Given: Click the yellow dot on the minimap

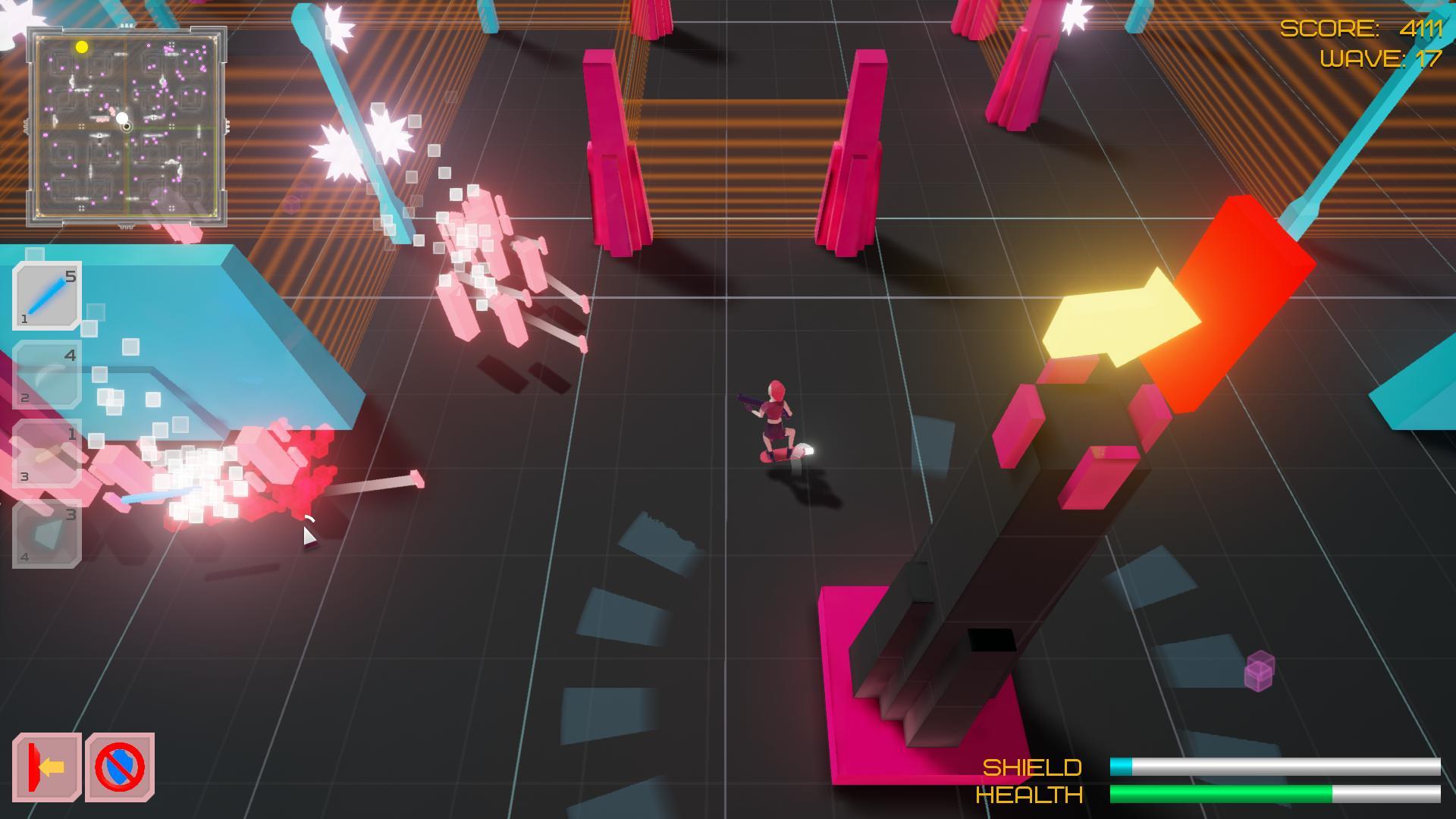Looking at the screenshot, I should coord(82,47).
